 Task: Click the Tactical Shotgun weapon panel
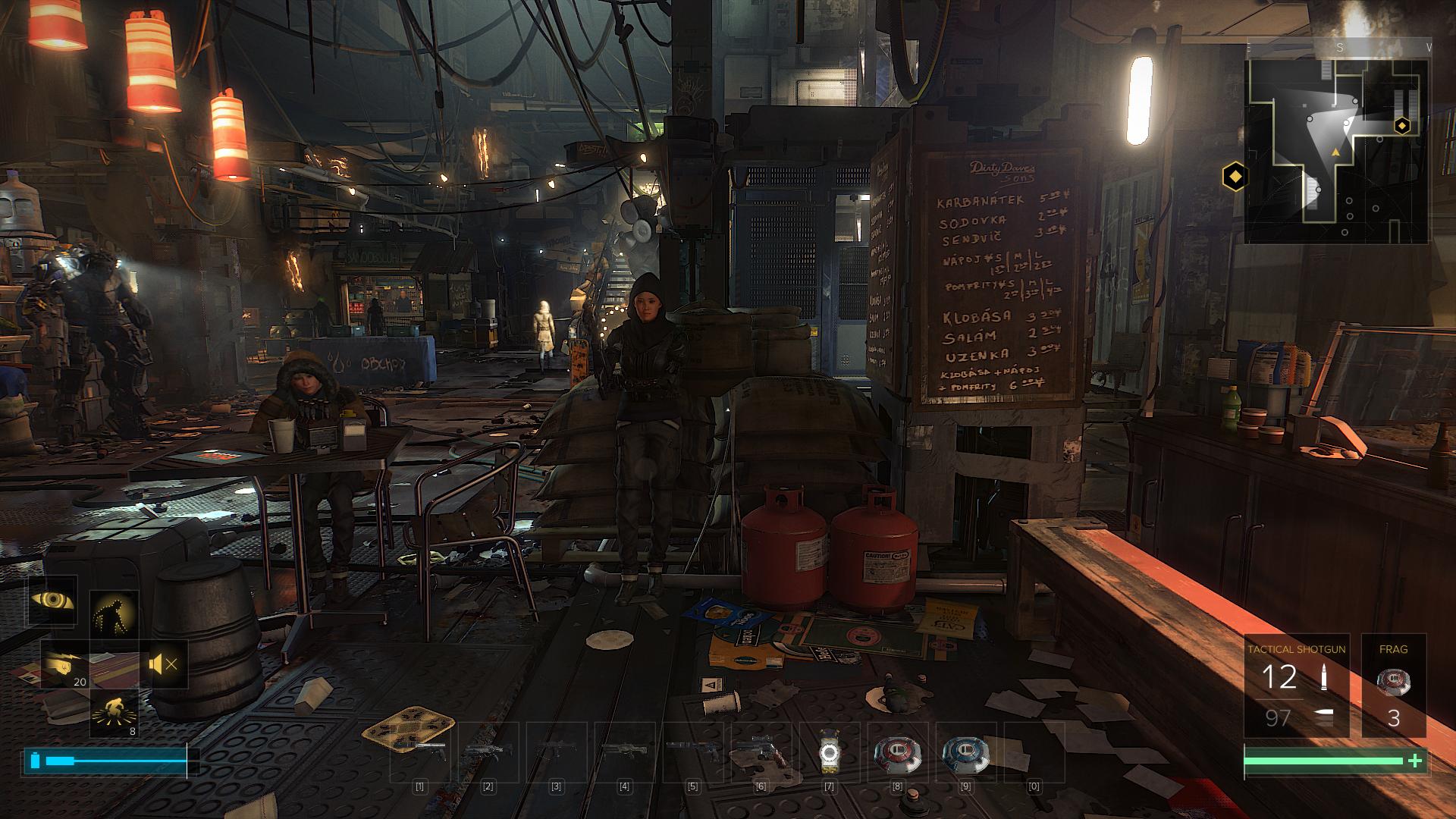(x=1296, y=686)
